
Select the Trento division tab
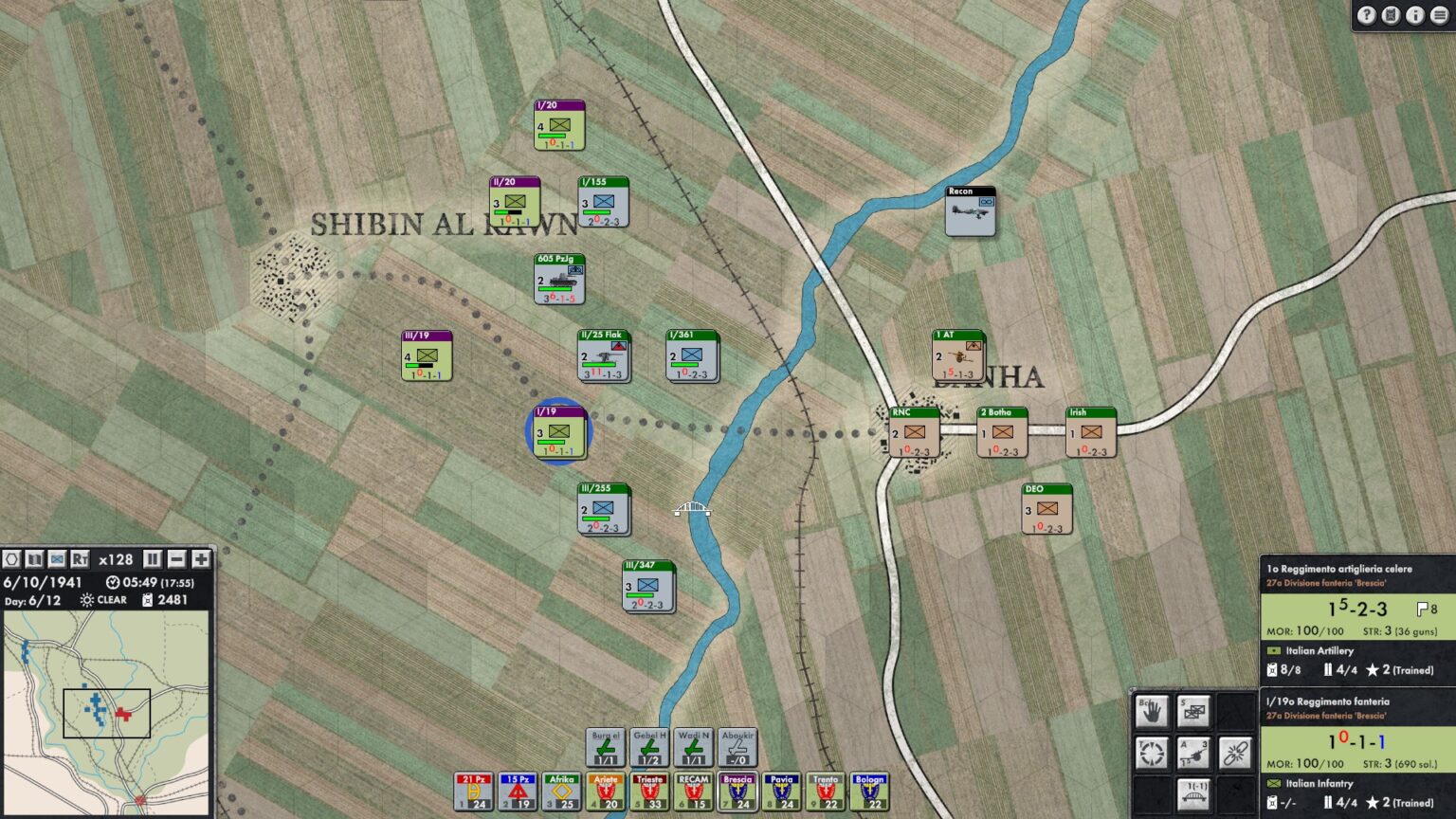click(825, 791)
